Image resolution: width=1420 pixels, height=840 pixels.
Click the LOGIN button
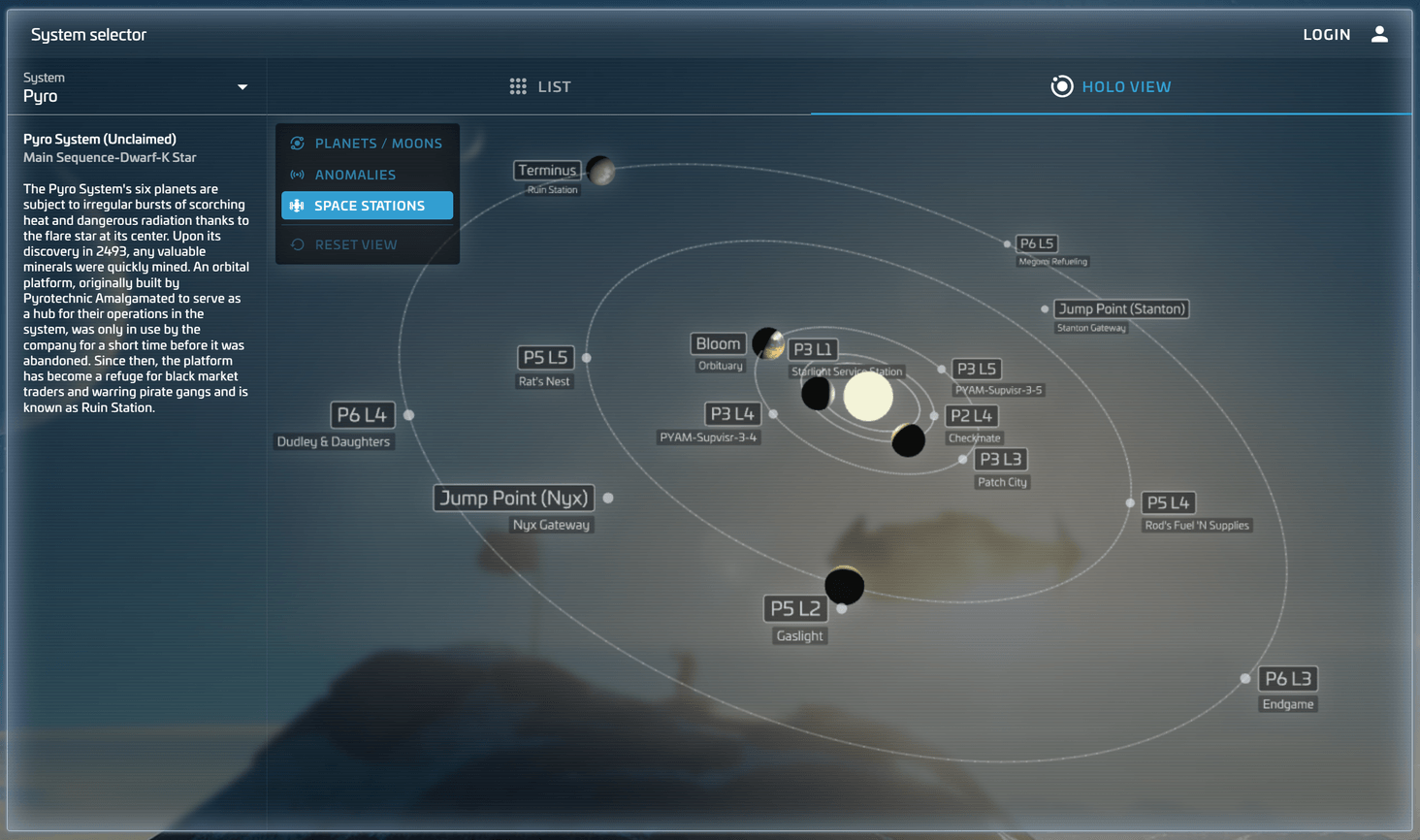click(x=1327, y=33)
